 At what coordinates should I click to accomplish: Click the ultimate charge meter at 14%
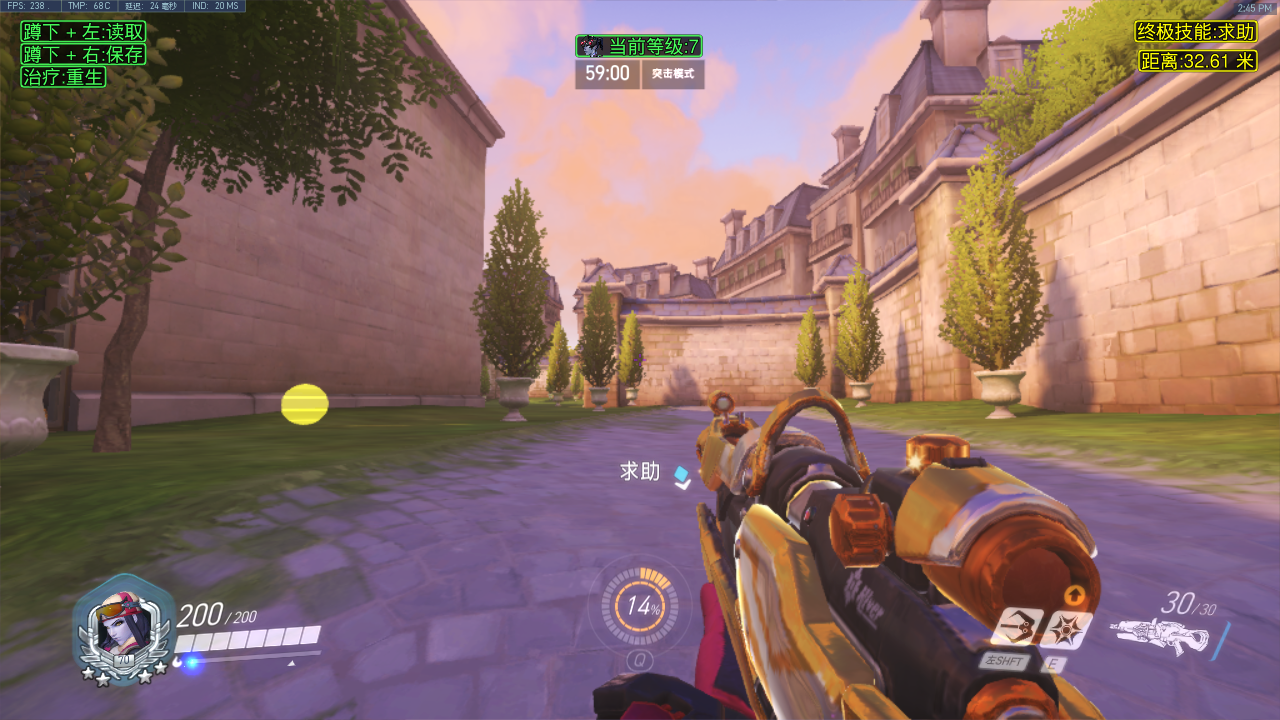click(x=640, y=605)
